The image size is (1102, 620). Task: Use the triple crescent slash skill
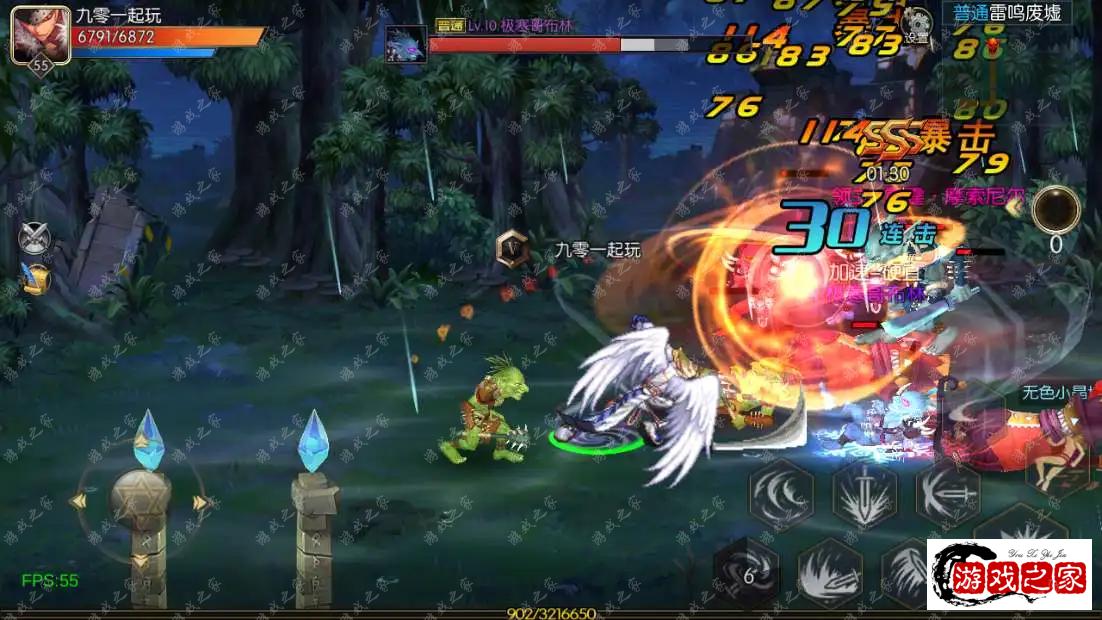781,494
